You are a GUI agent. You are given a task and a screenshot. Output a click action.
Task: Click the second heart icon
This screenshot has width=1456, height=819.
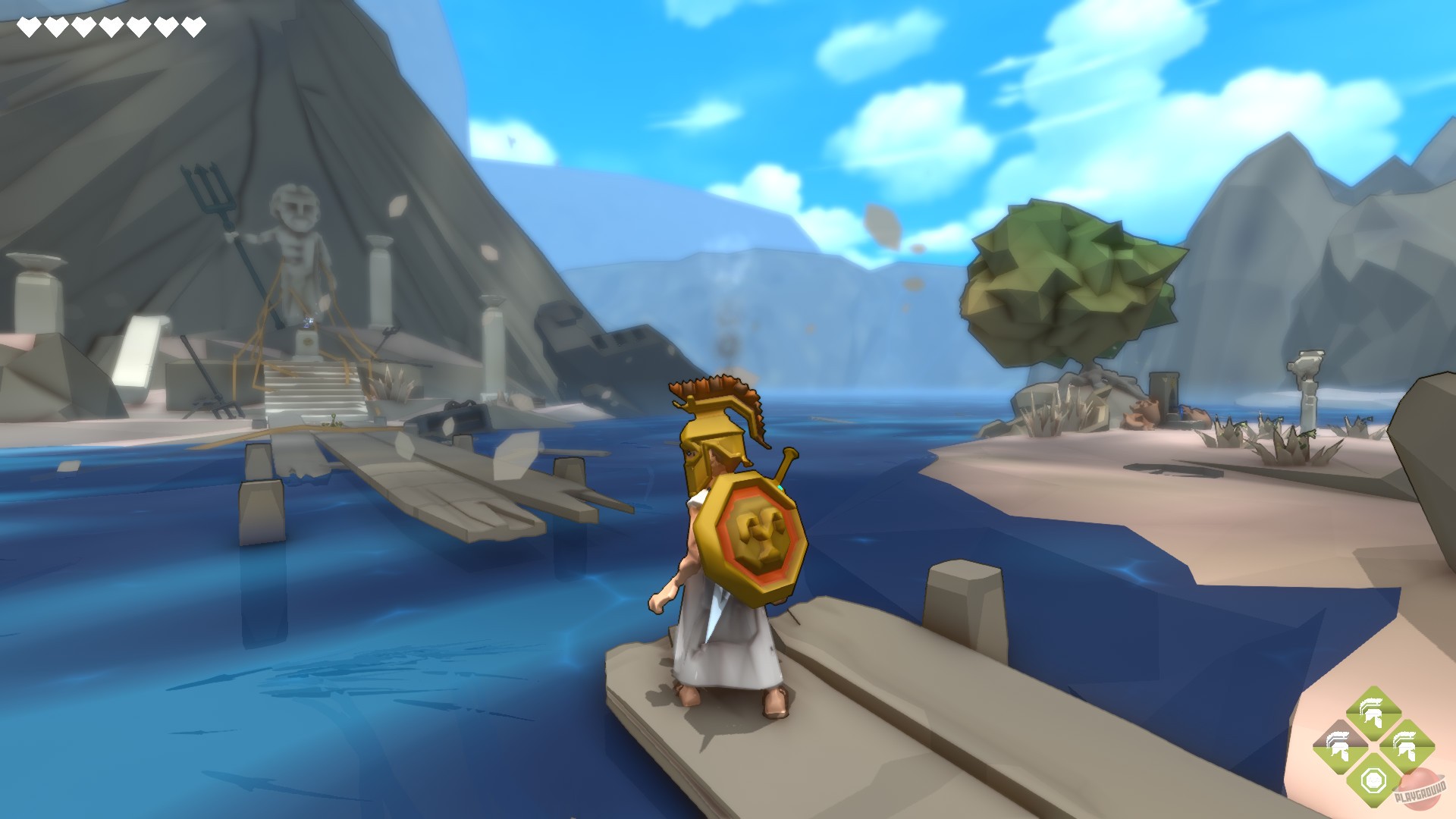56,25
